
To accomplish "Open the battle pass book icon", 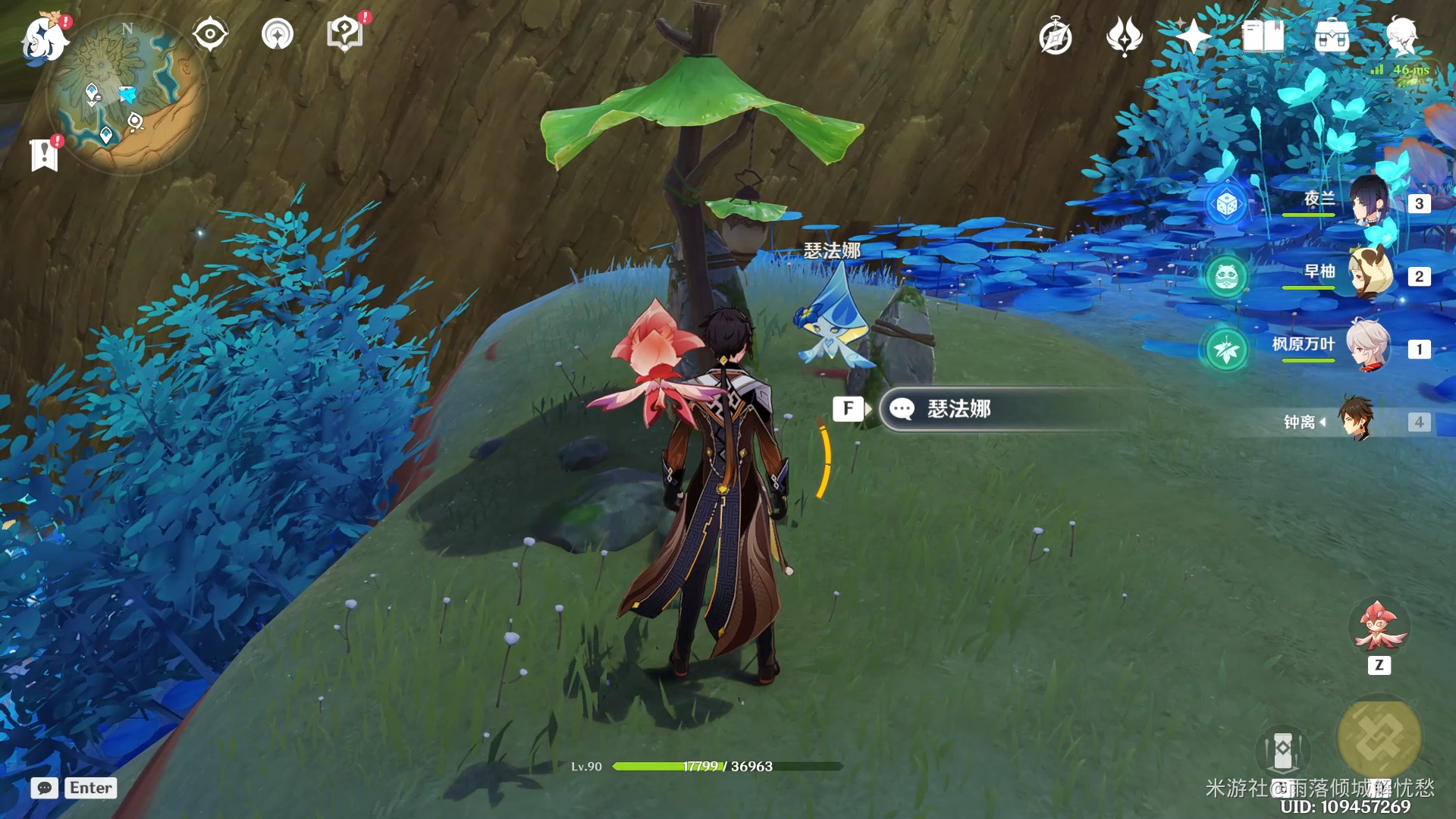I will point(1263,36).
